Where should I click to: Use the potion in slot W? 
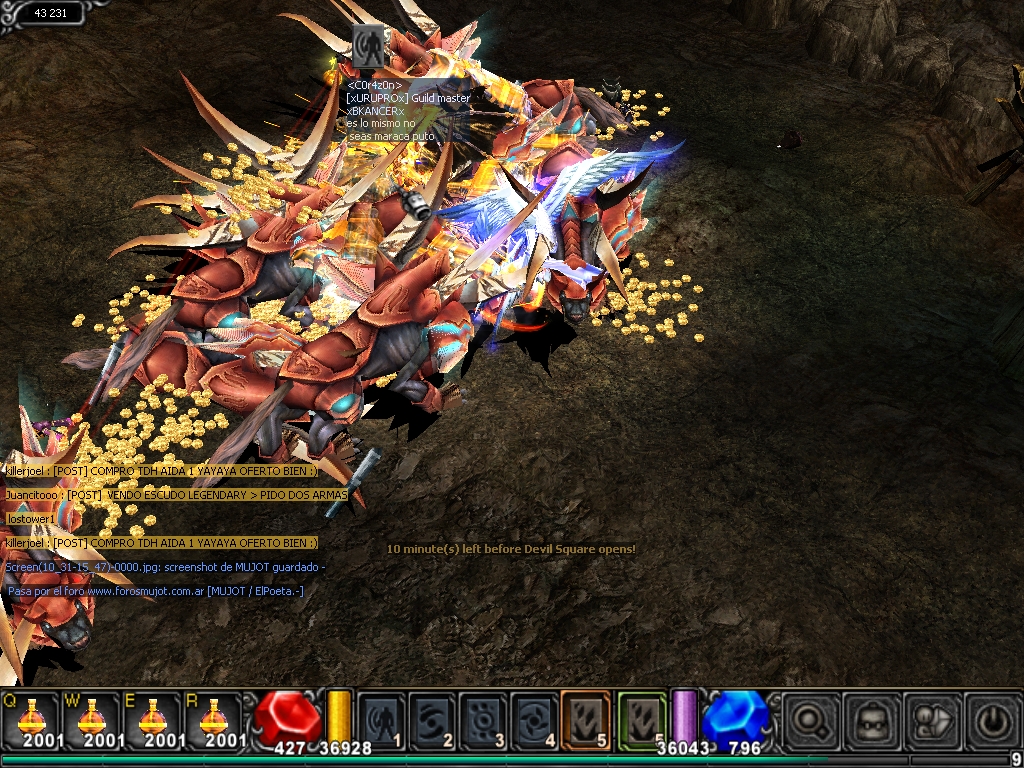(x=92, y=718)
